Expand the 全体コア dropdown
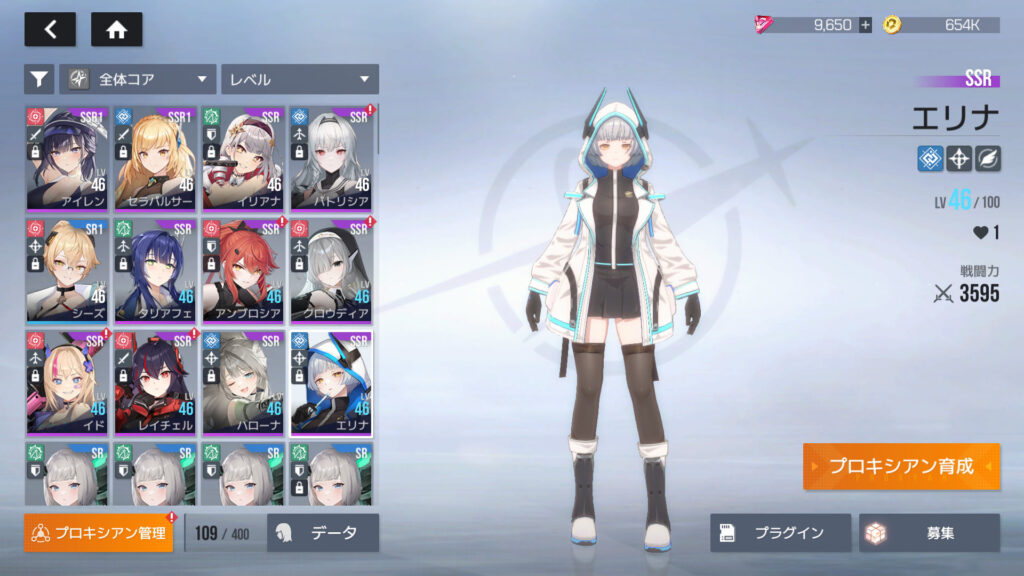 138,79
